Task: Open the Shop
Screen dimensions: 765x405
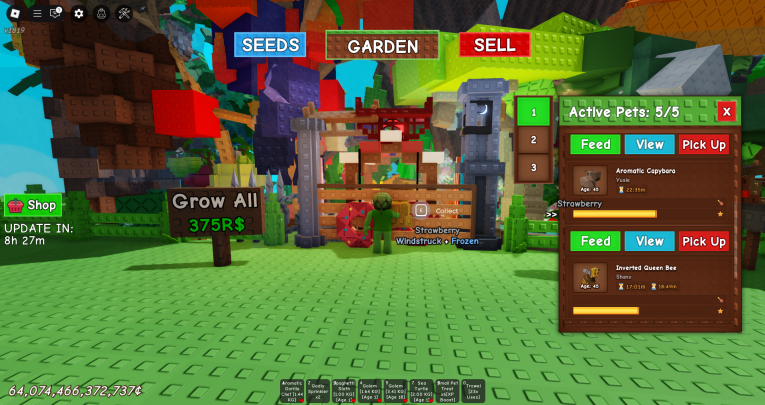Action: (x=32, y=205)
